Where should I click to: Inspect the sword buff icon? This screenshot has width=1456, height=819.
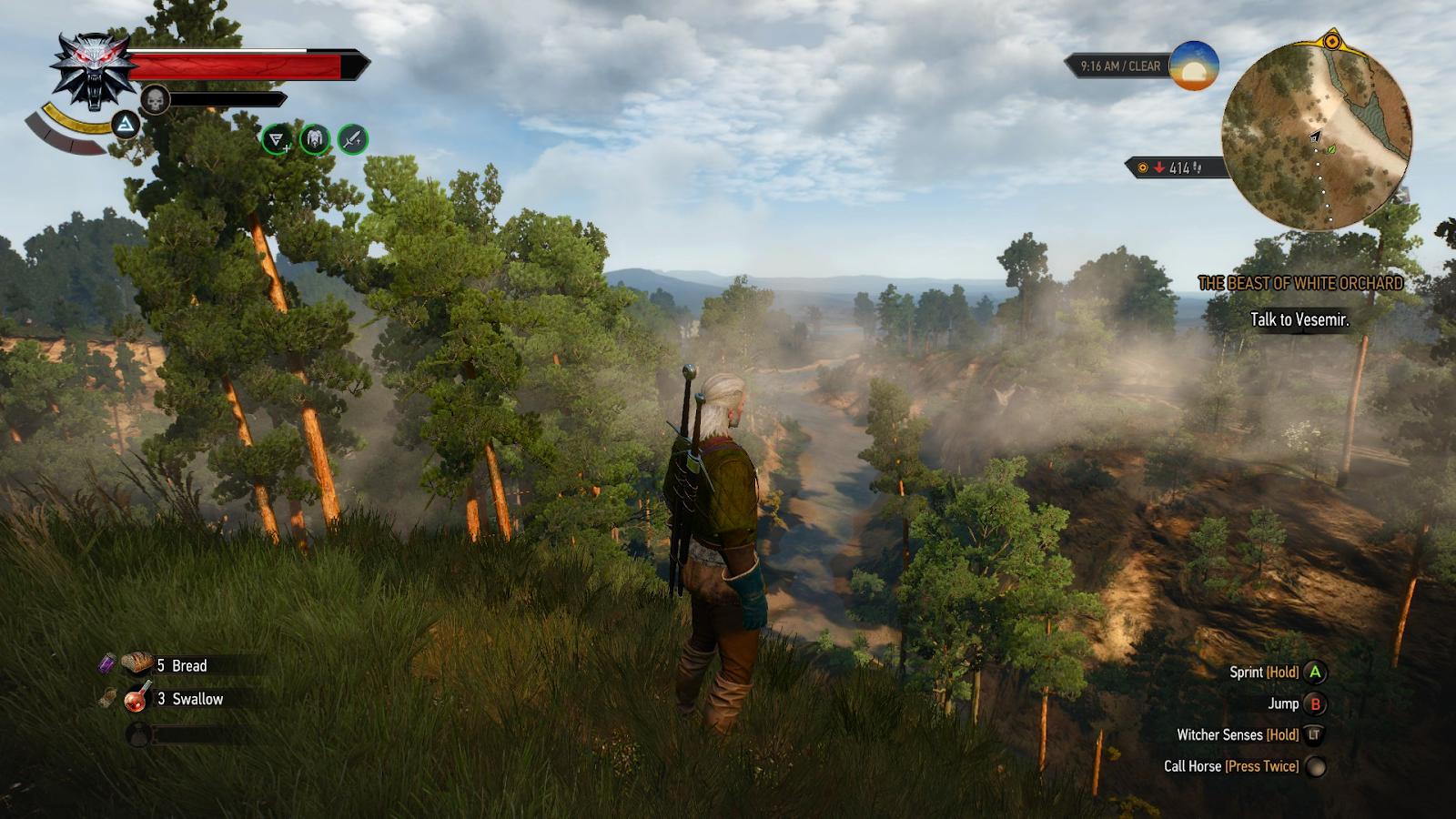point(352,139)
